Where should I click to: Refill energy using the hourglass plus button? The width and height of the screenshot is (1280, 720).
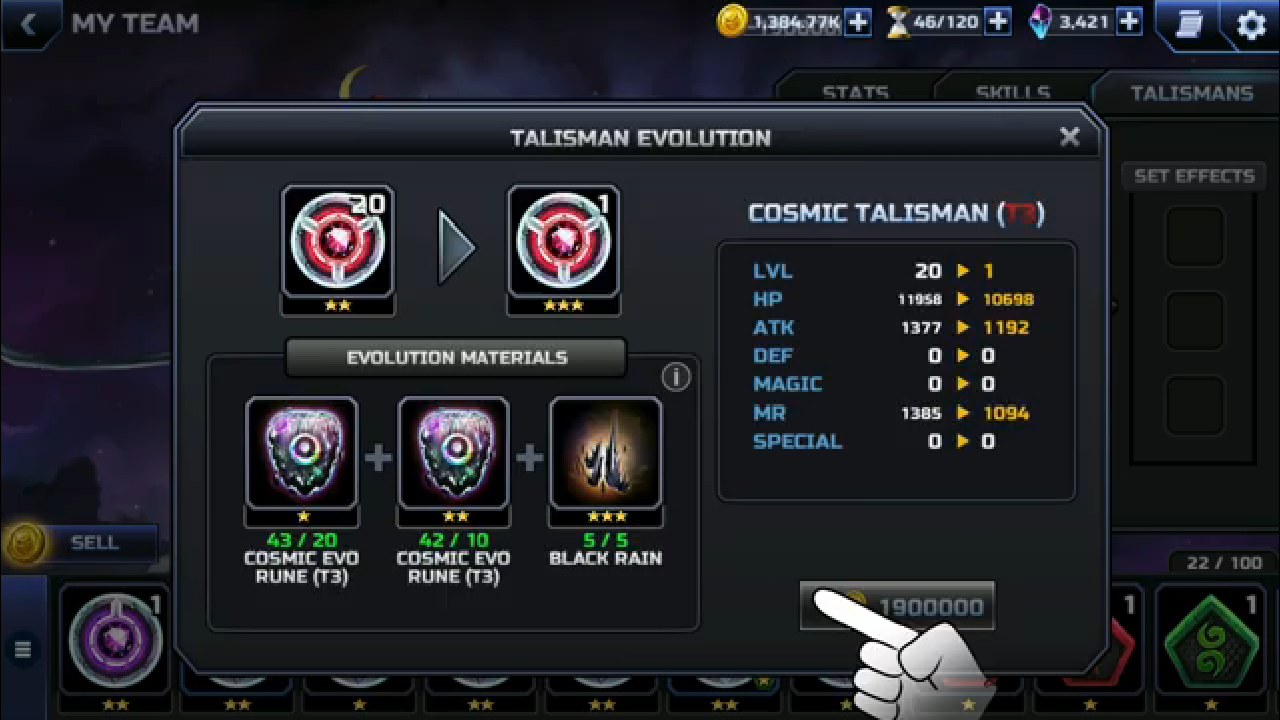tap(997, 22)
